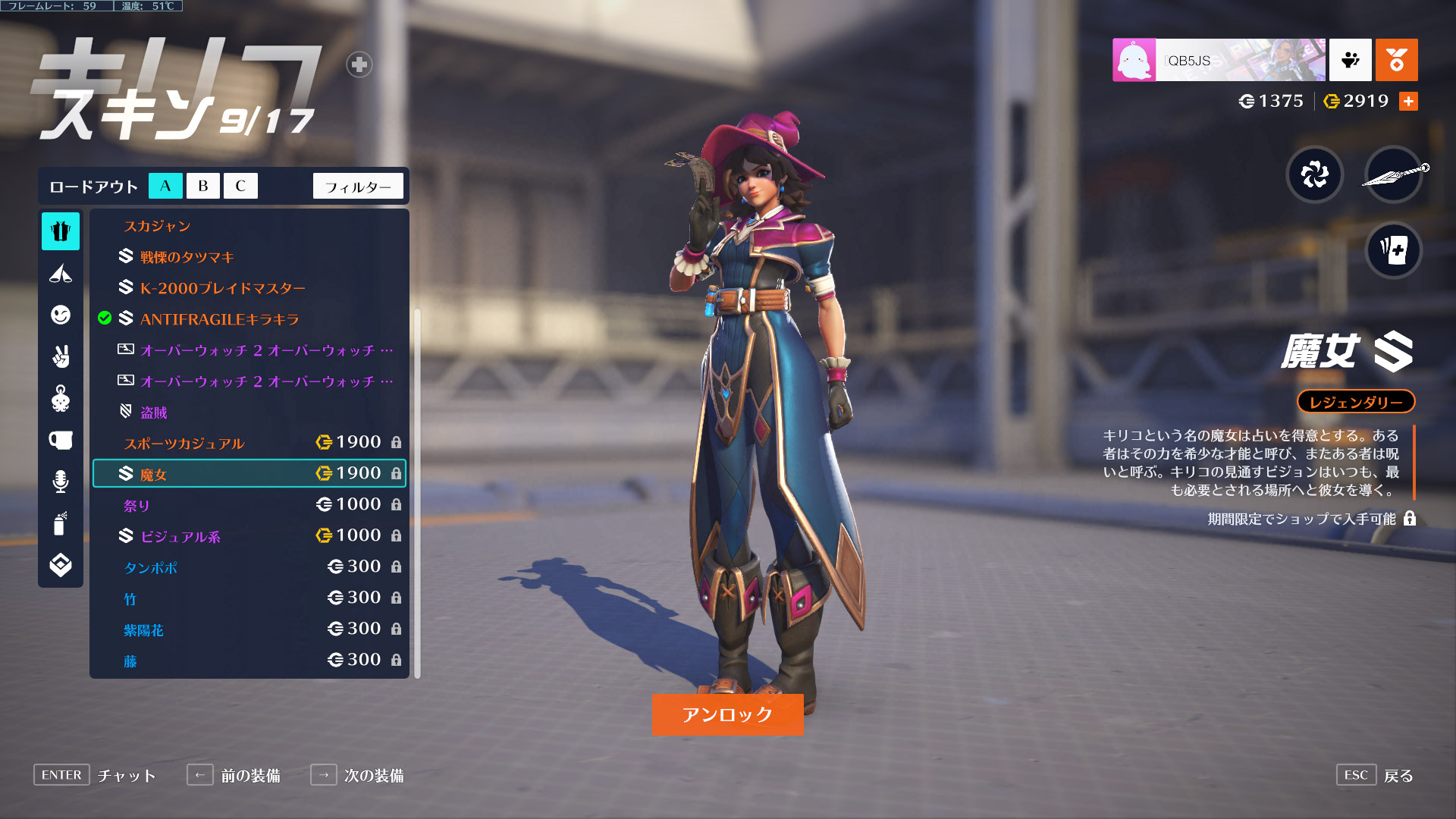Choose the 盗賊 skin
This screenshot has height=819, width=1456.
(153, 413)
